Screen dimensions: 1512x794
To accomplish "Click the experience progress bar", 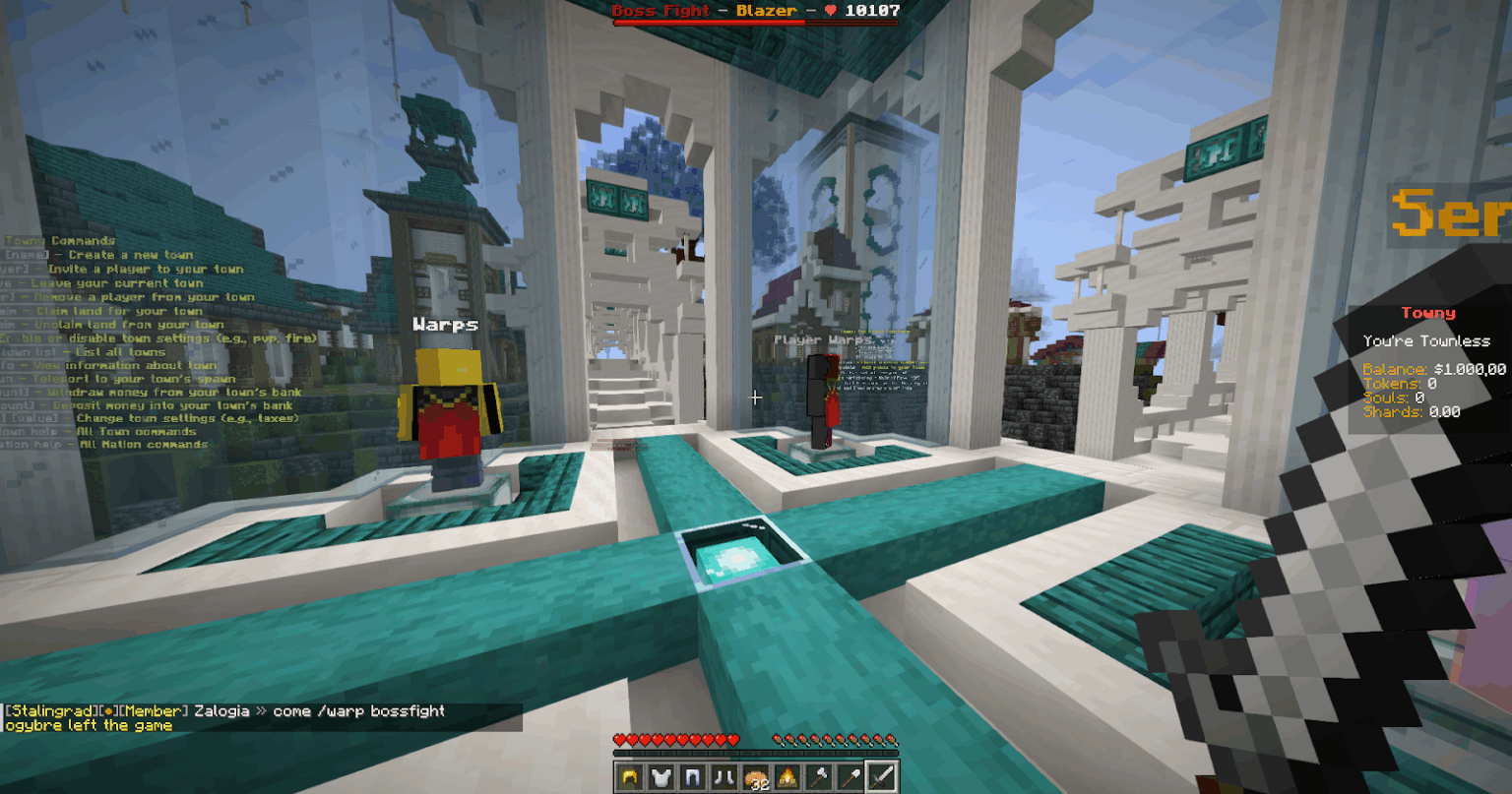I will [753, 753].
